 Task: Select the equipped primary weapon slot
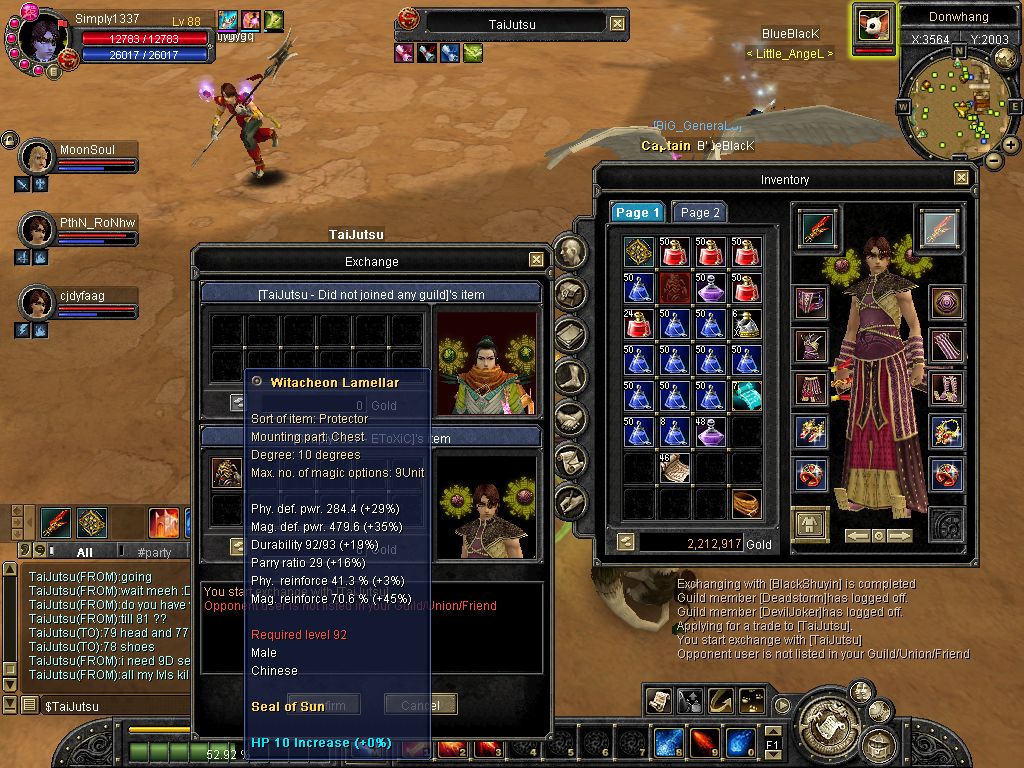click(816, 229)
